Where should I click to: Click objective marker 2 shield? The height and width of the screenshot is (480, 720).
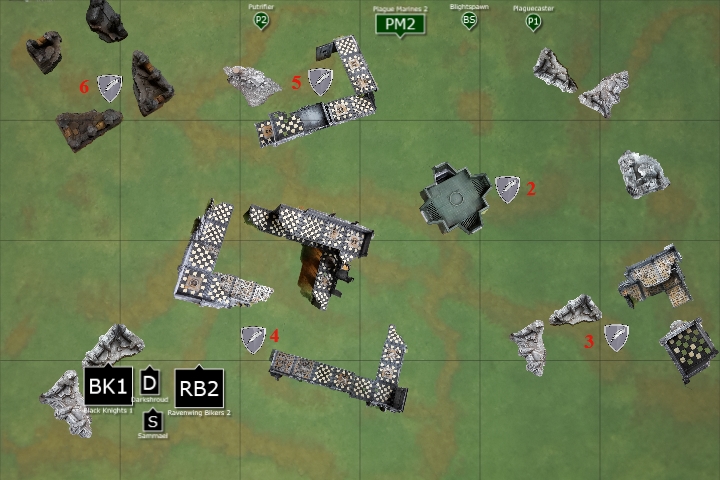pos(509,189)
